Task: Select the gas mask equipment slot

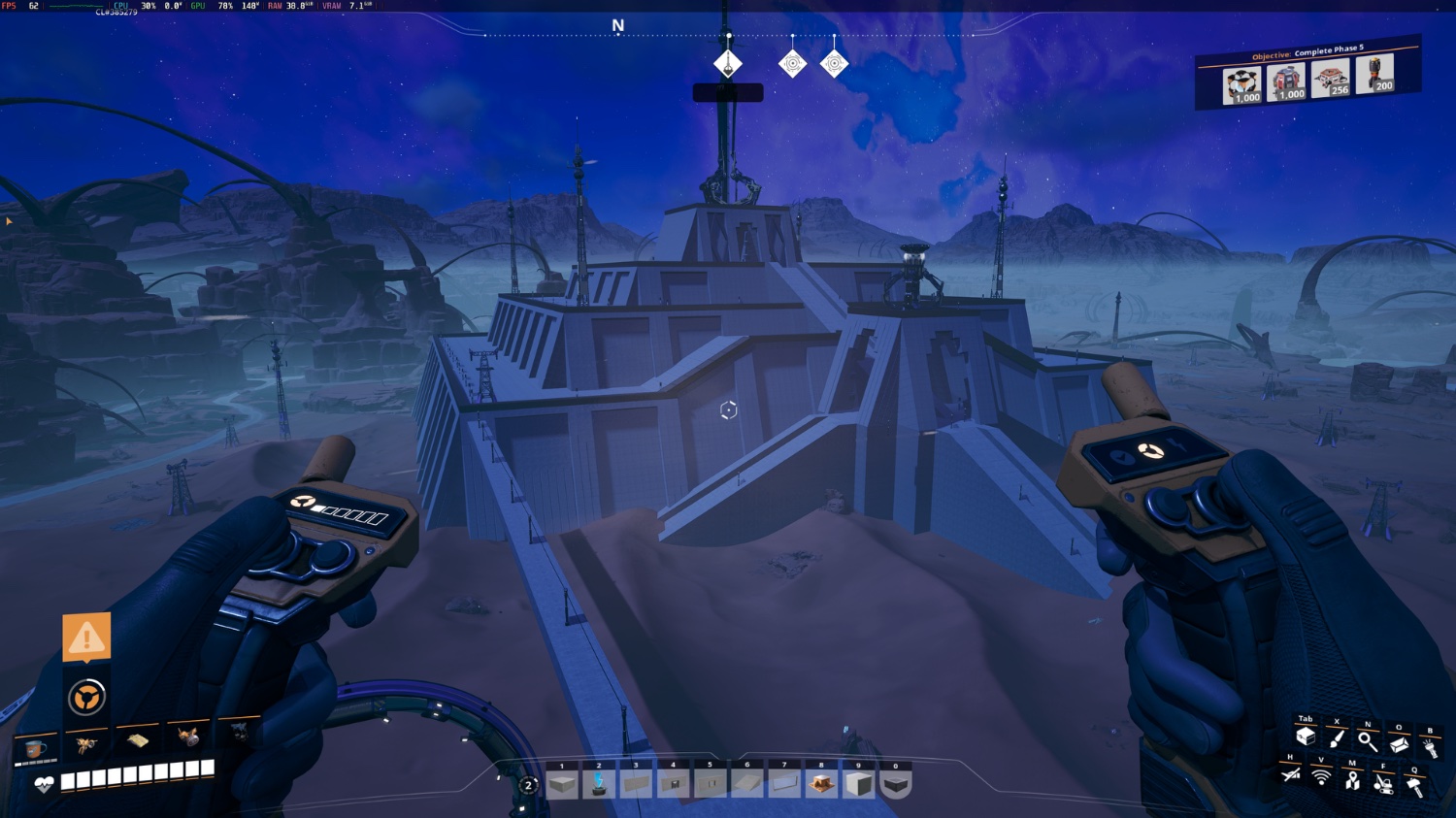Action: point(188,737)
